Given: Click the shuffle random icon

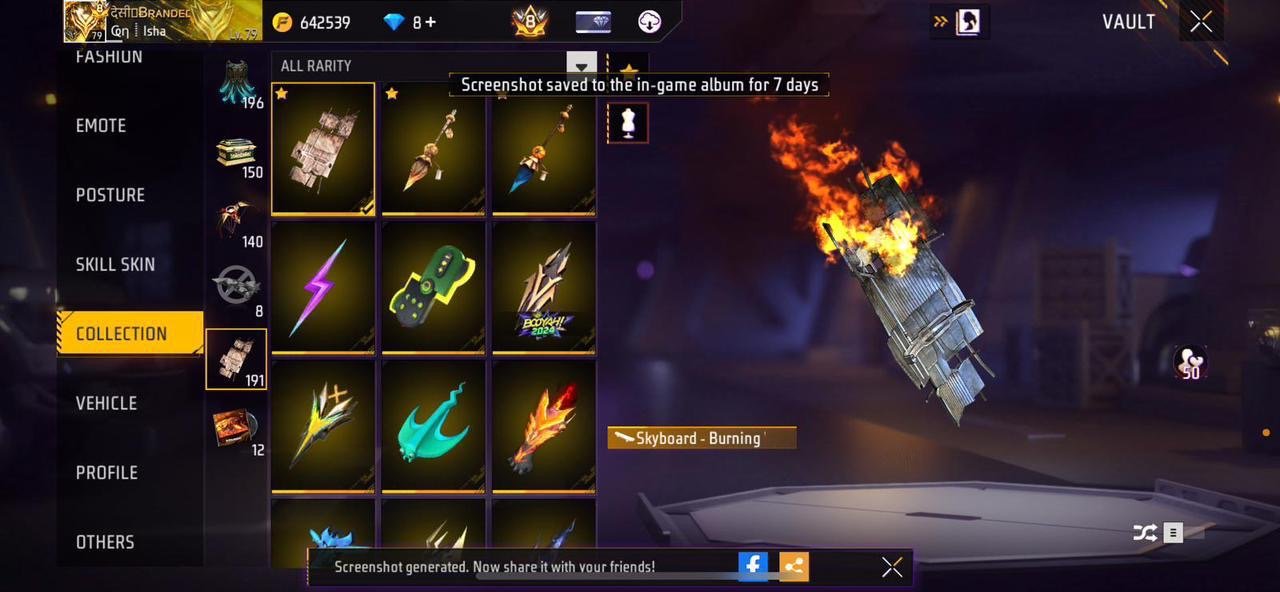Looking at the screenshot, I should click(1145, 533).
